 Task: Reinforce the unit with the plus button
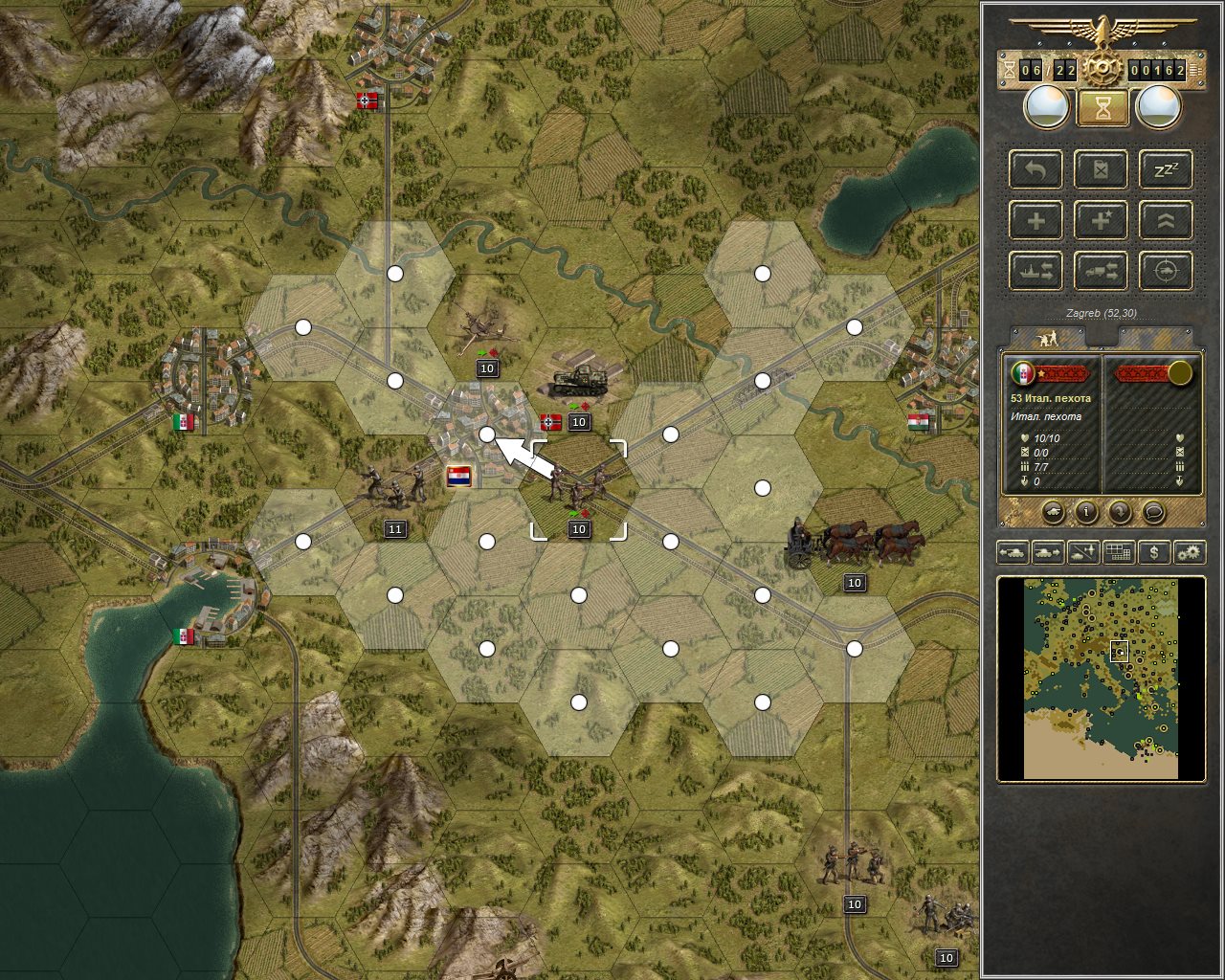1036,221
